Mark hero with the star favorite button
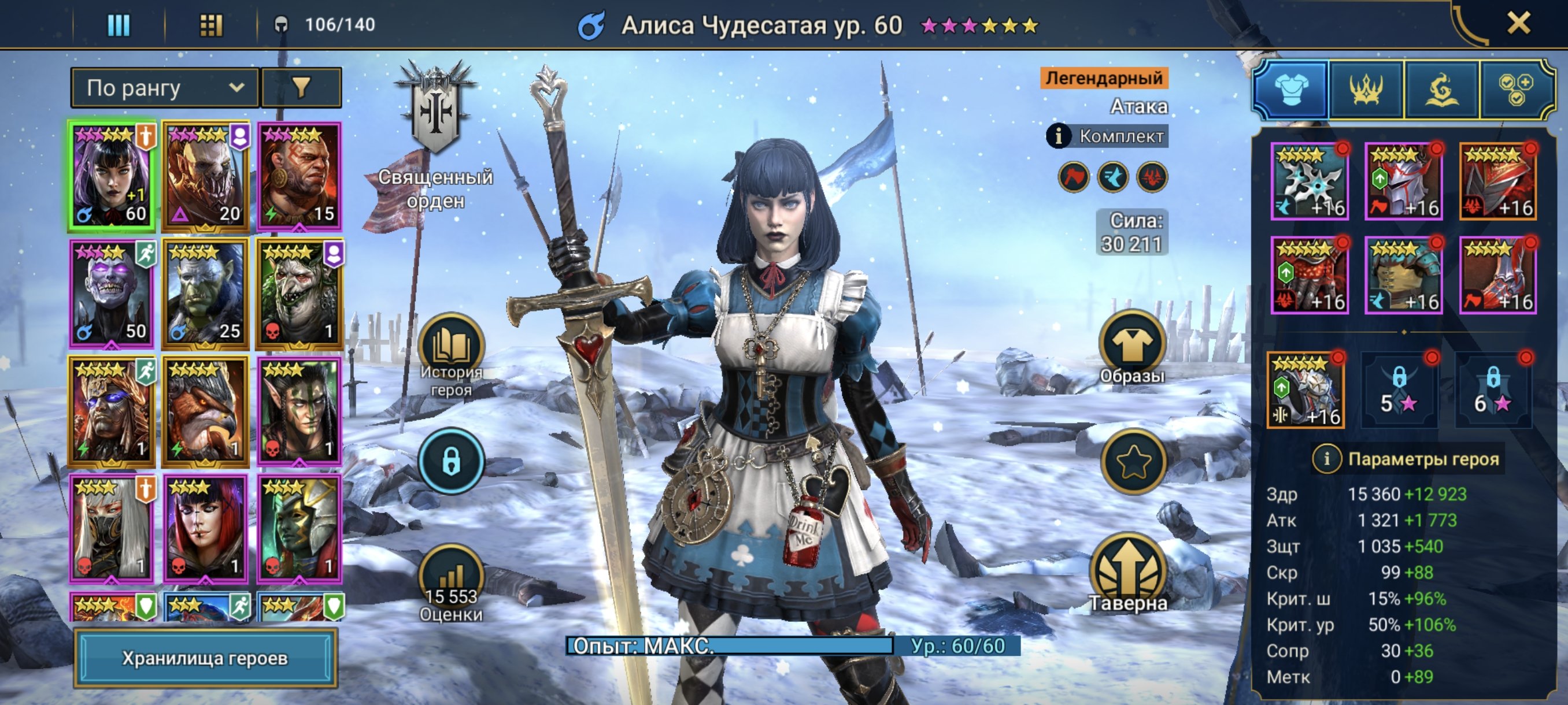The width and height of the screenshot is (1568, 705). pos(1133,462)
